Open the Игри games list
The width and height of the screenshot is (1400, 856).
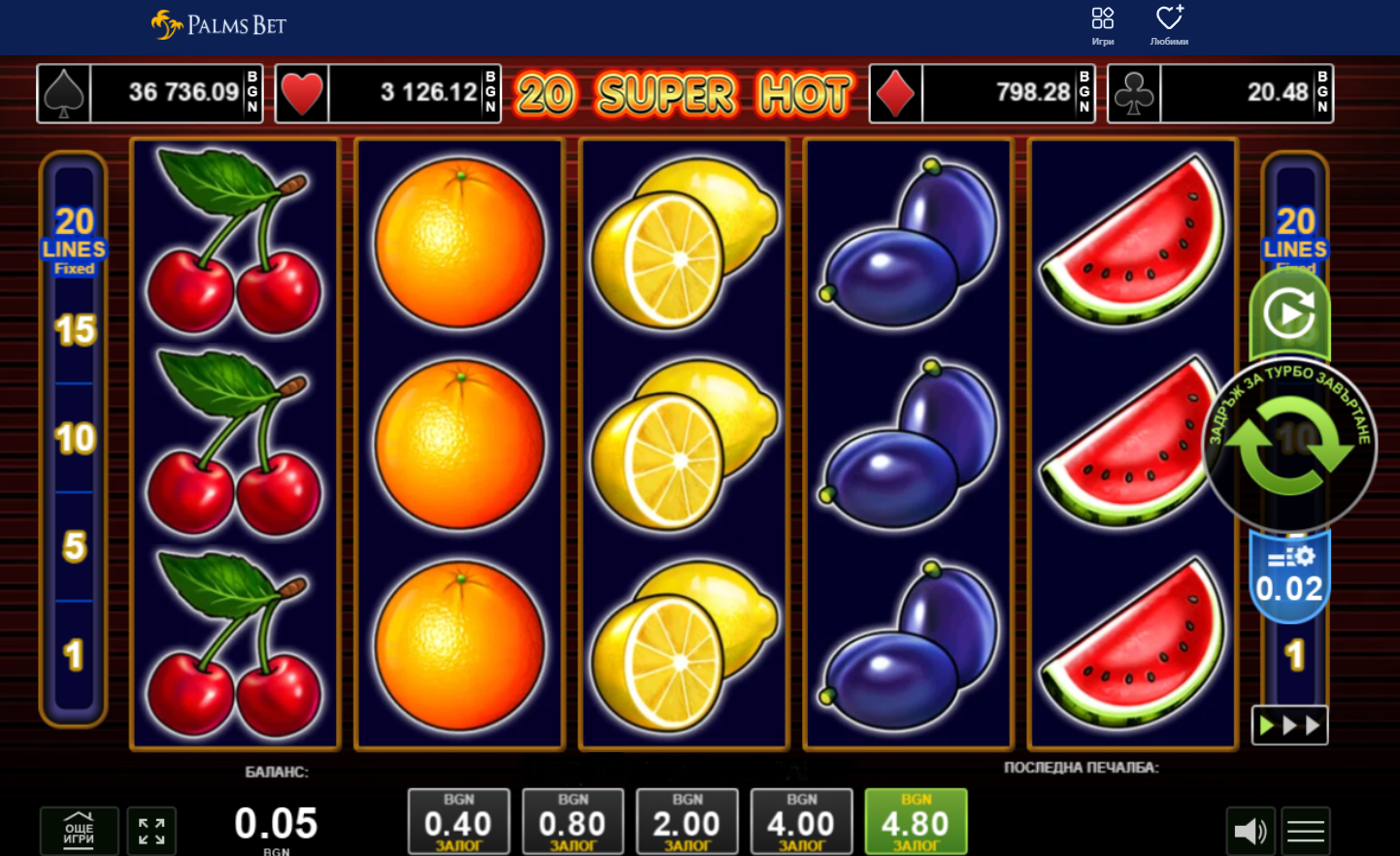coord(1102,26)
